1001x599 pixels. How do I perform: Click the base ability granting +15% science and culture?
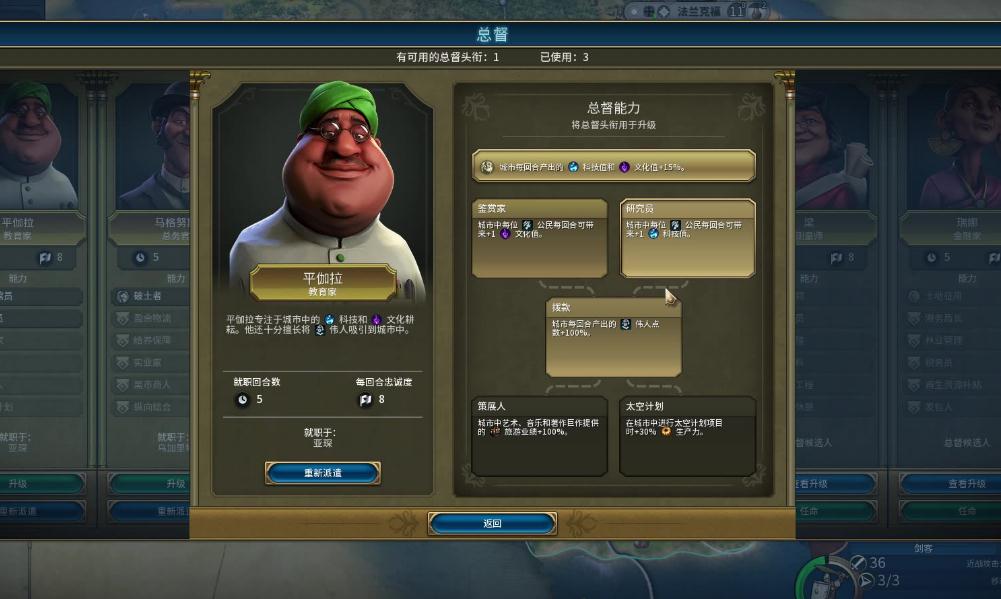[x=614, y=166]
